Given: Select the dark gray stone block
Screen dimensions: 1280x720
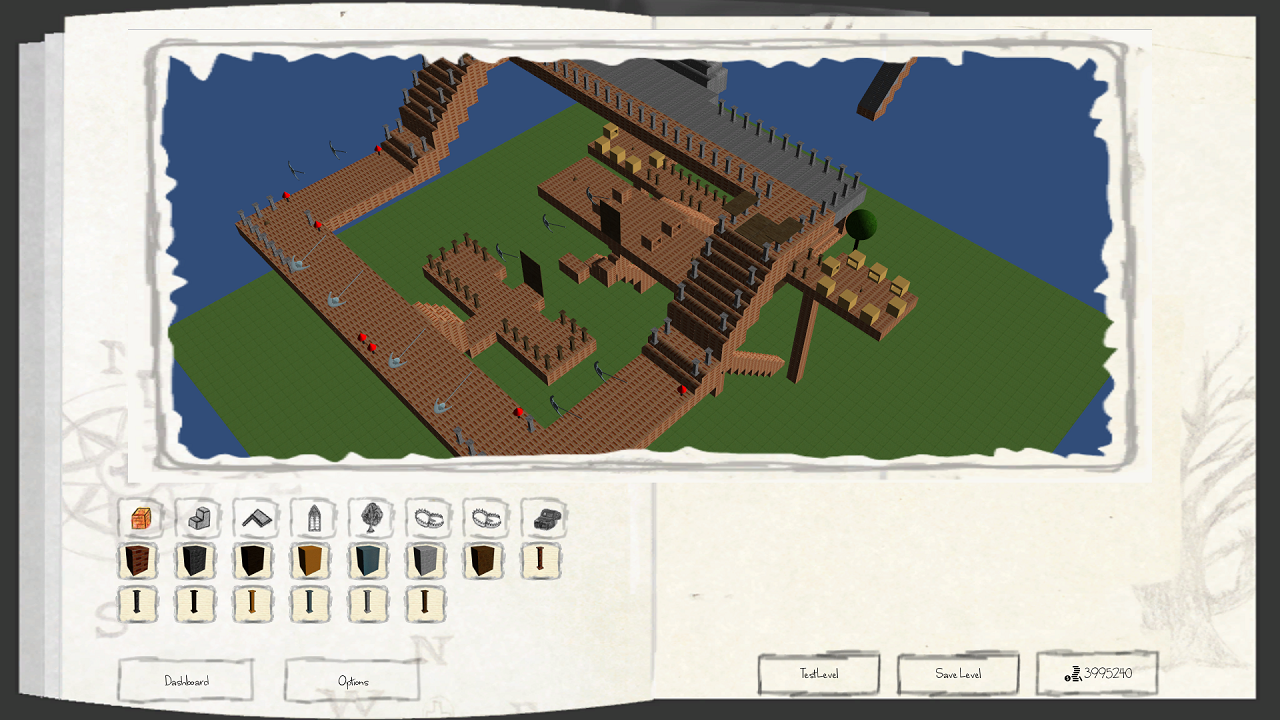Looking at the screenshot, I should [x=196, y=561].
